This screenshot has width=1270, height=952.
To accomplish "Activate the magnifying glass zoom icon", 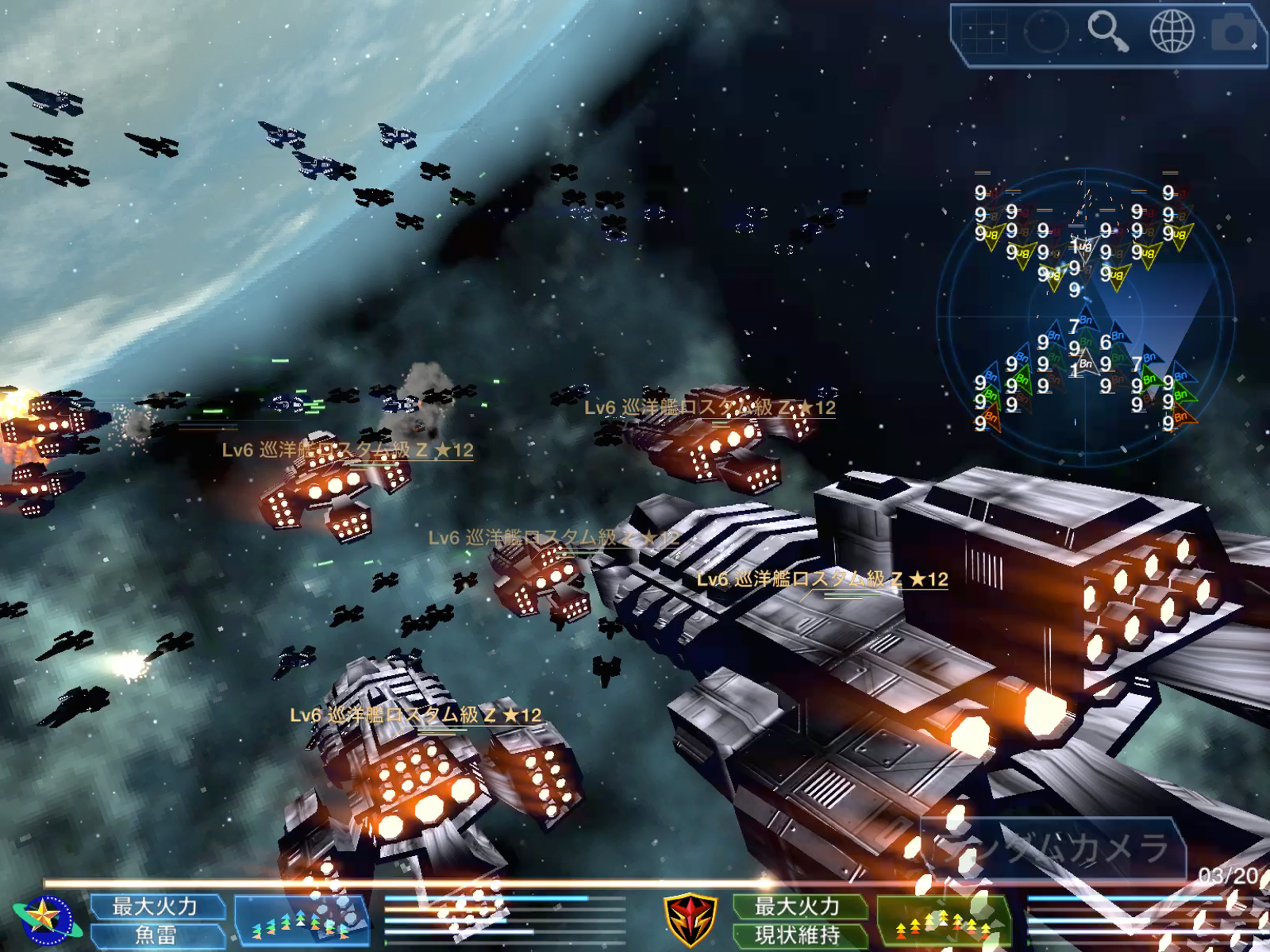I will 1107,32.
